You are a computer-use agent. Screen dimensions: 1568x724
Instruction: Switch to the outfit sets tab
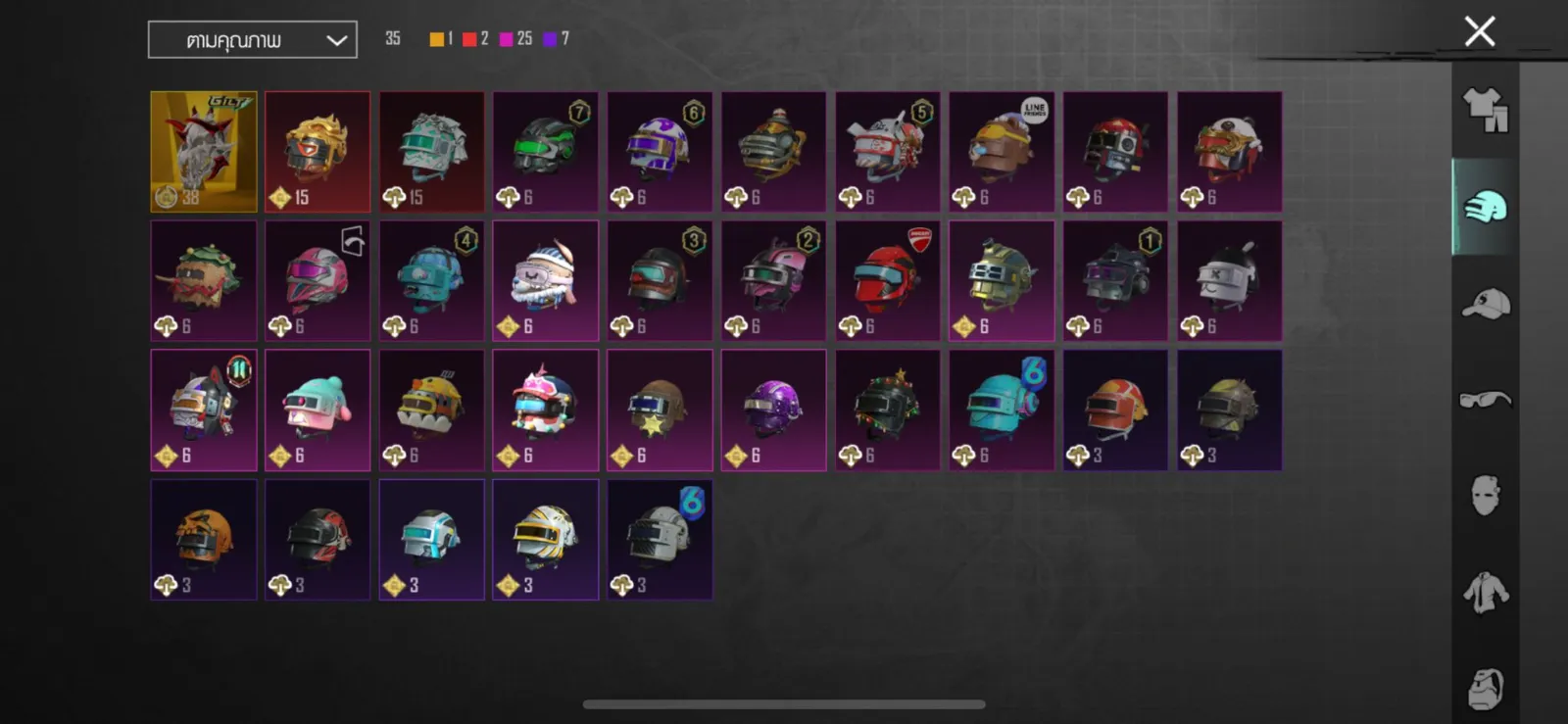(1485, 110)
